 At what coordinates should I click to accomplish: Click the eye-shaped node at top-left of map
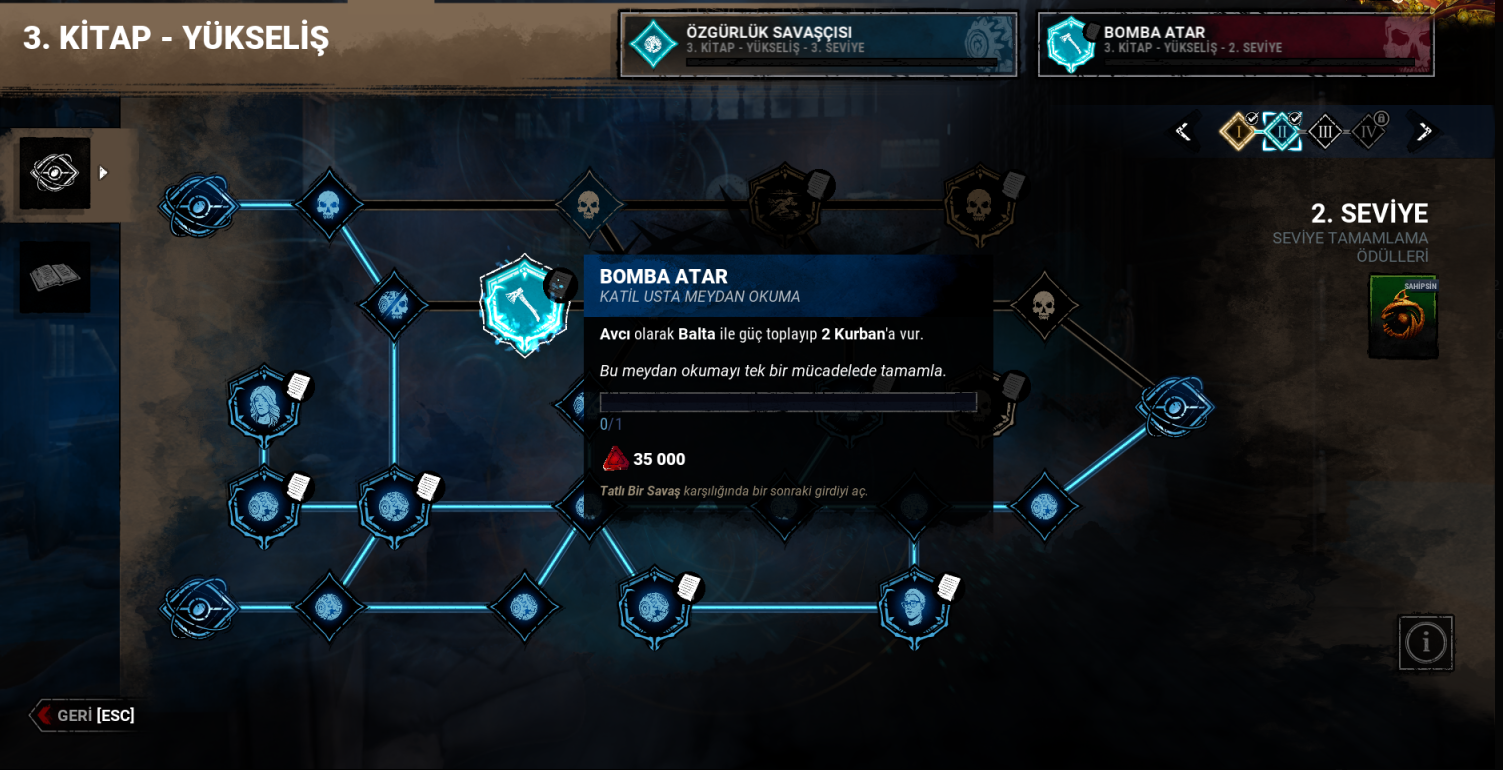click(197, 207)
